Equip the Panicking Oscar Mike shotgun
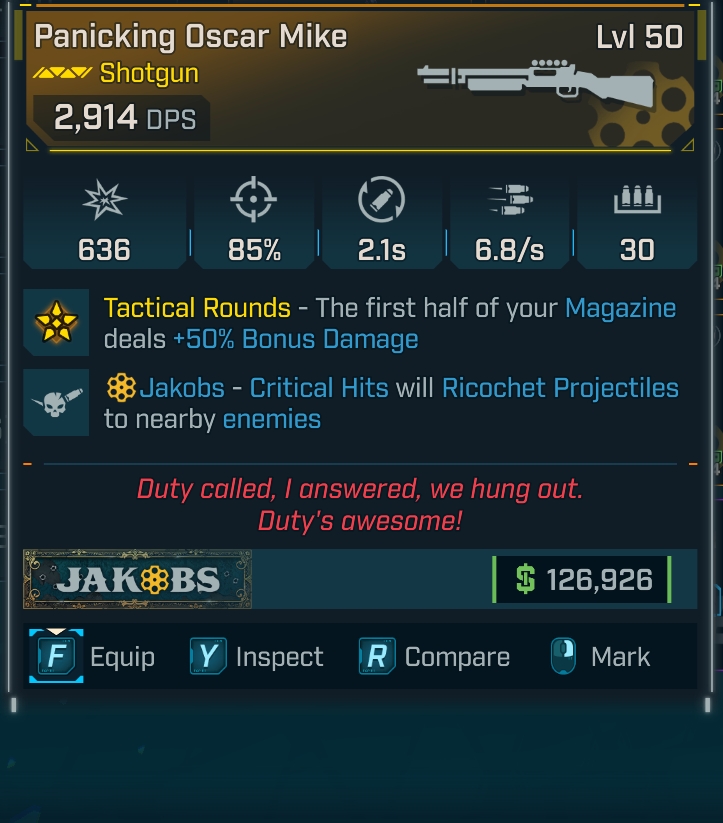 click(x=96, y=657)
